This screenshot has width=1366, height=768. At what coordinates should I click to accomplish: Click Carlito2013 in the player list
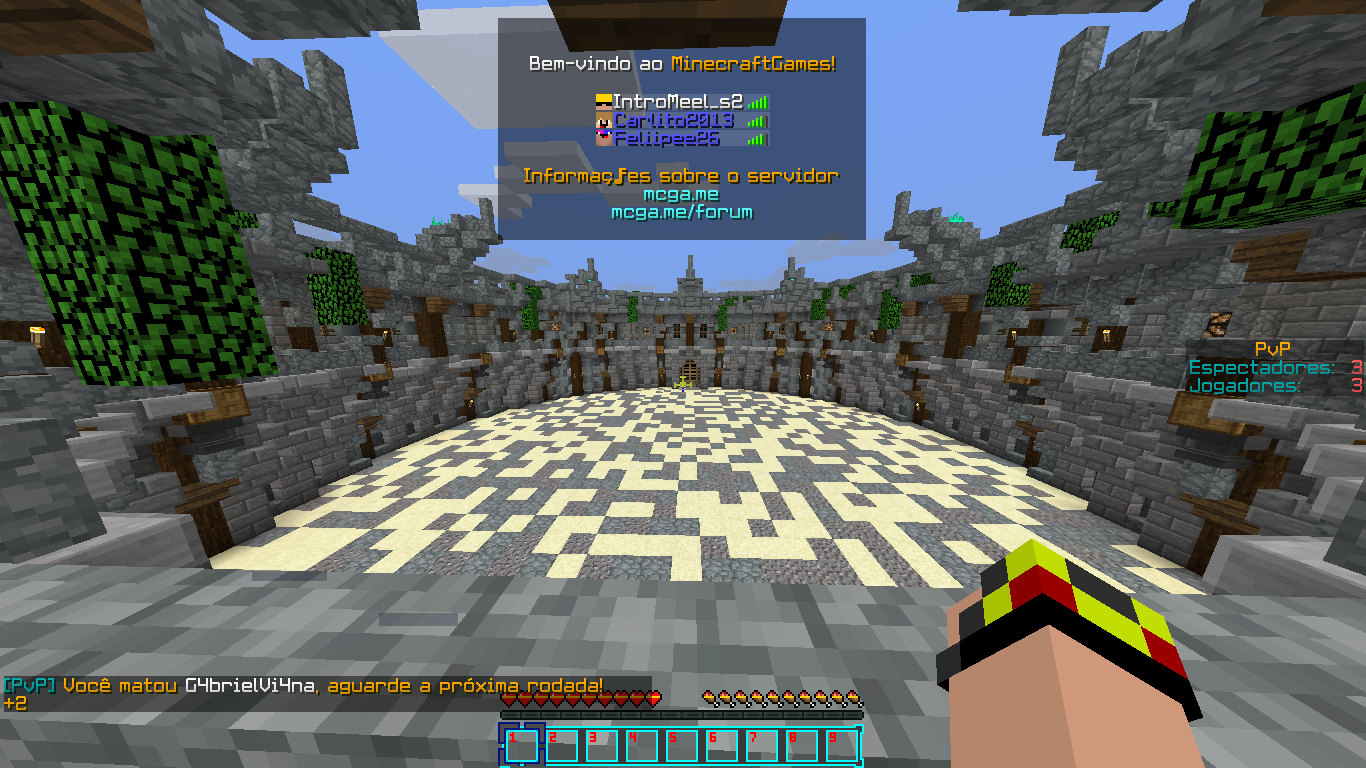673,120
